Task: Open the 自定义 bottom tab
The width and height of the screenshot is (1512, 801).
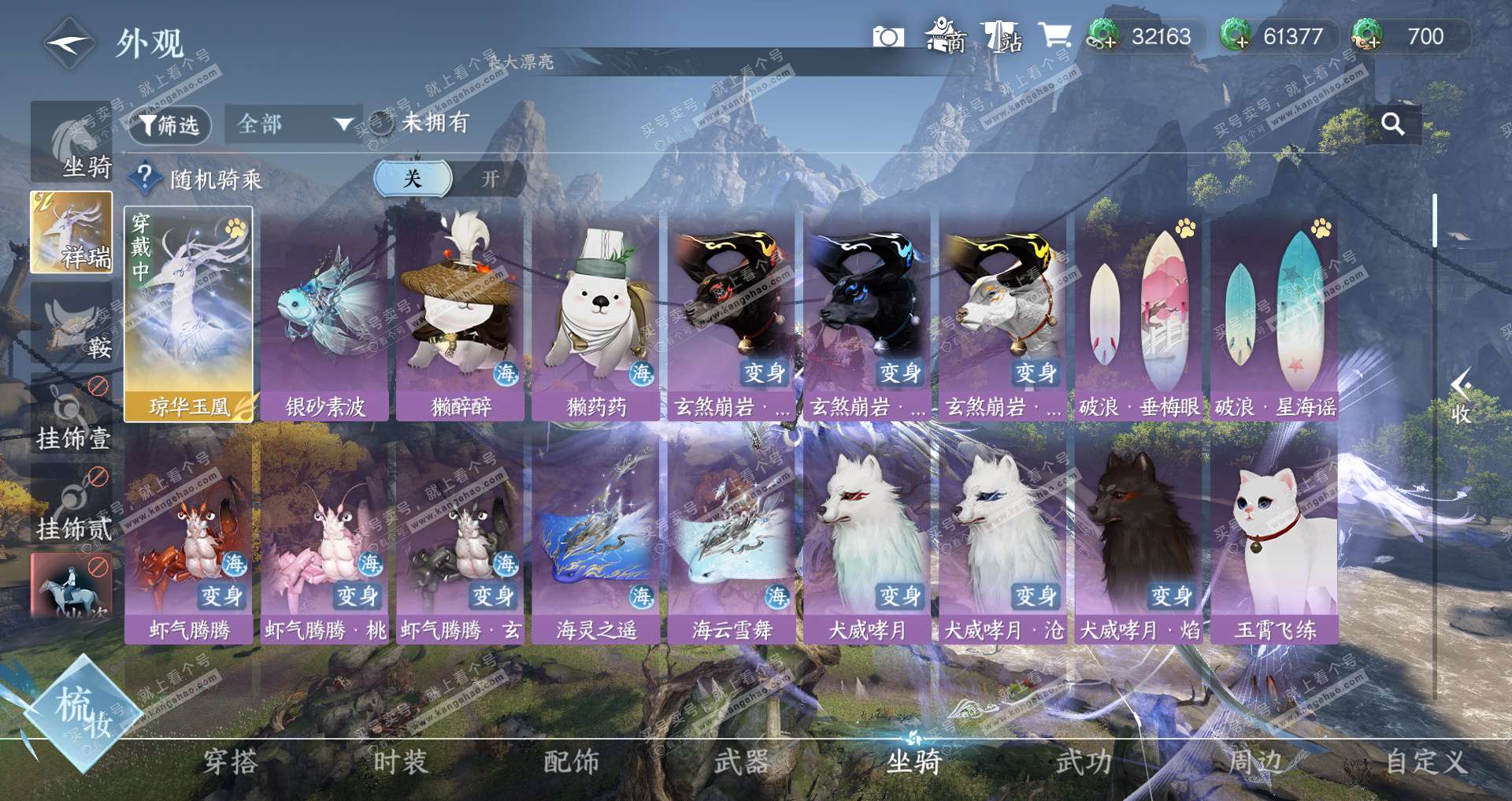Action: pos(1425,762)
